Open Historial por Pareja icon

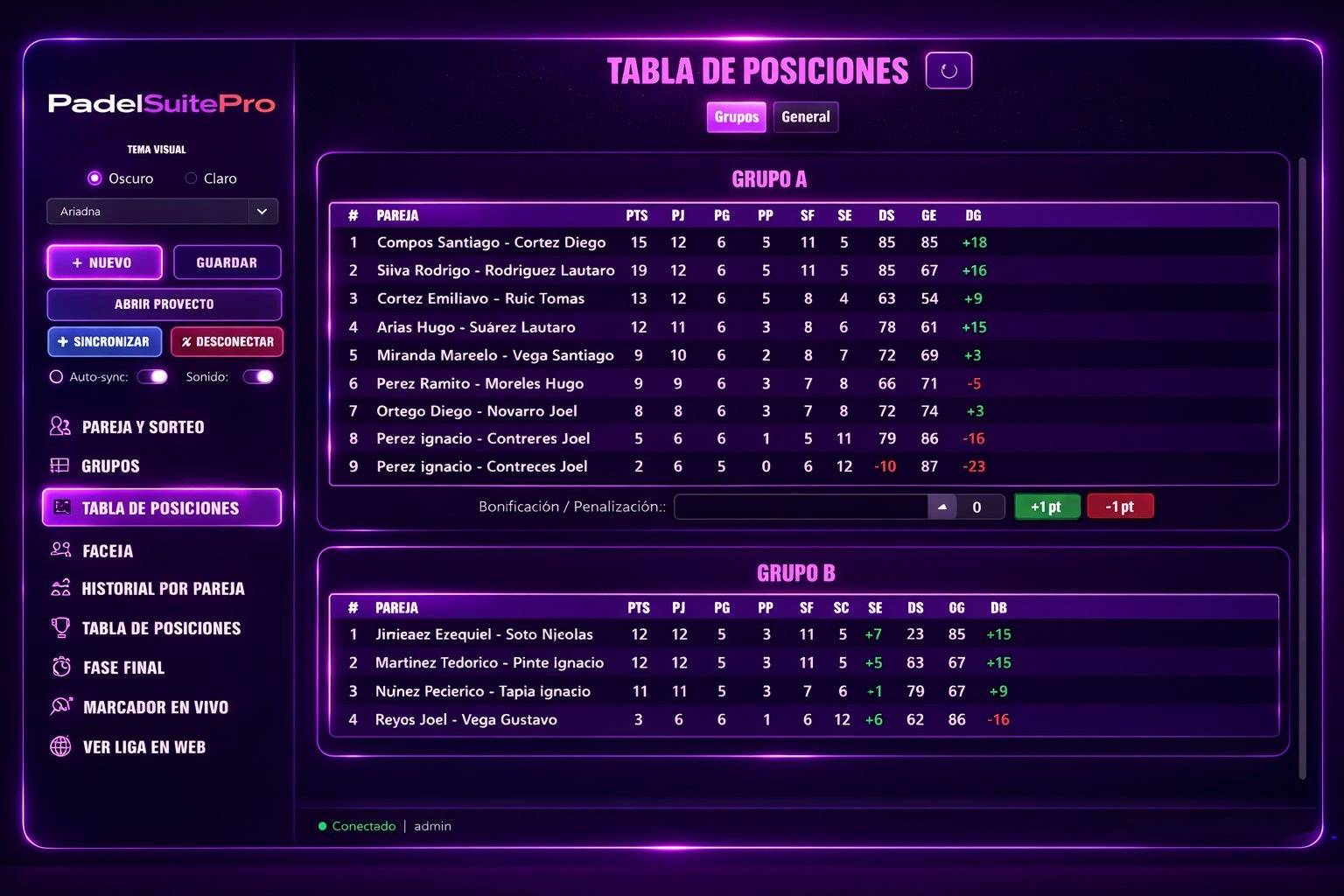[x=59, y=588]
